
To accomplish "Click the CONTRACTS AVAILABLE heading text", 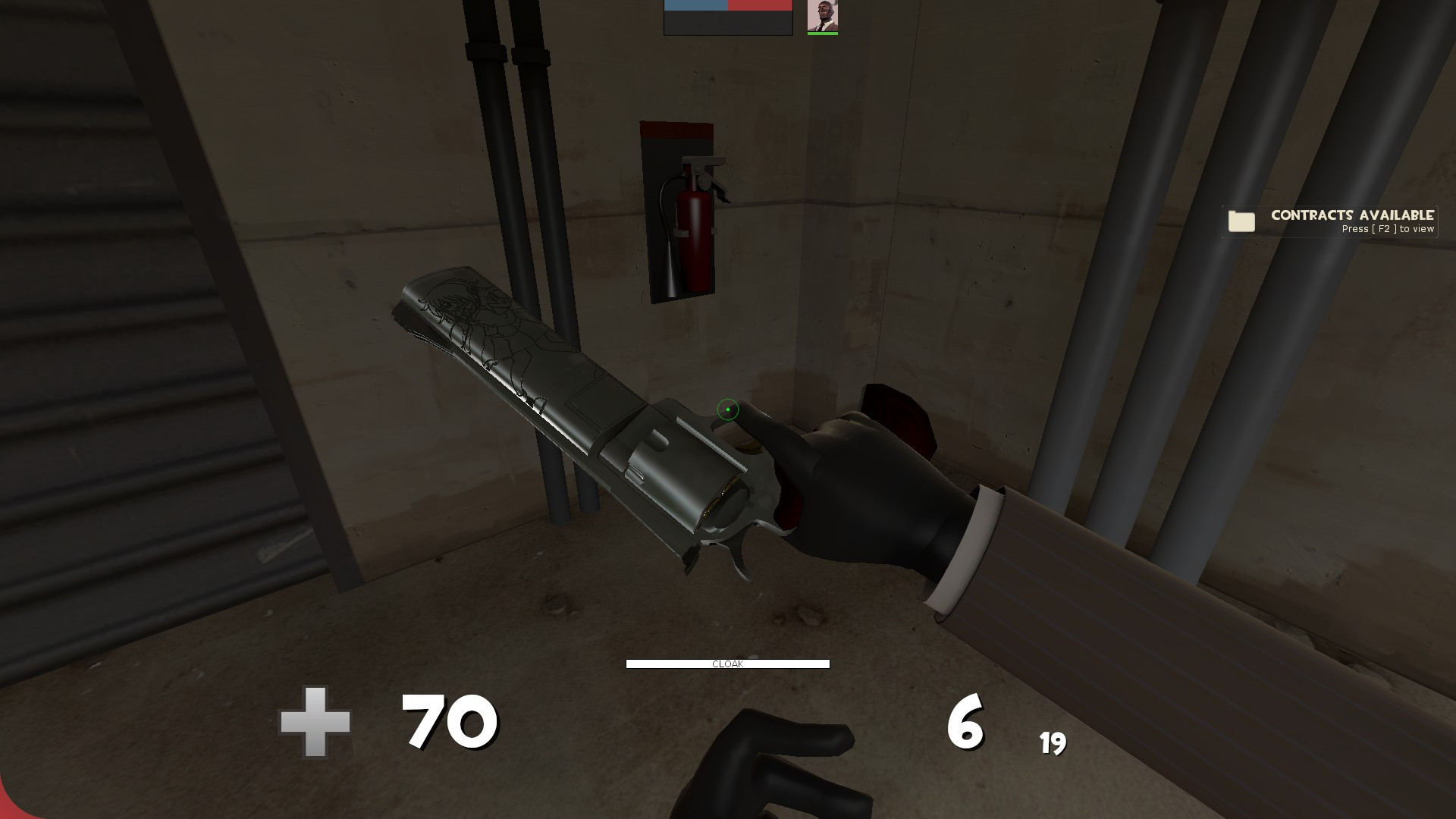I will pos(1353,214).
